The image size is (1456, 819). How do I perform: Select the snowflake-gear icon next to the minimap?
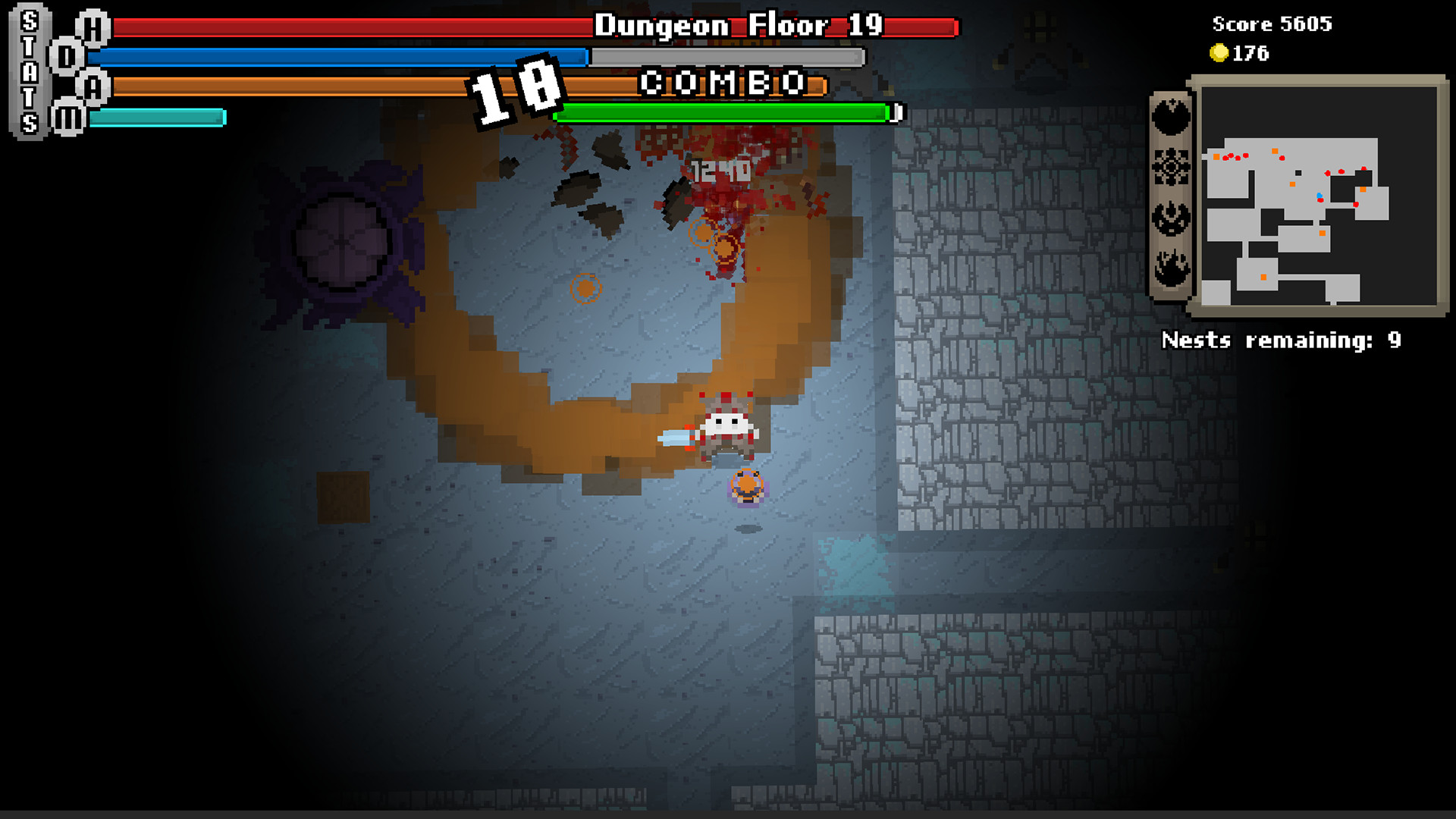tap(1172, 167)
